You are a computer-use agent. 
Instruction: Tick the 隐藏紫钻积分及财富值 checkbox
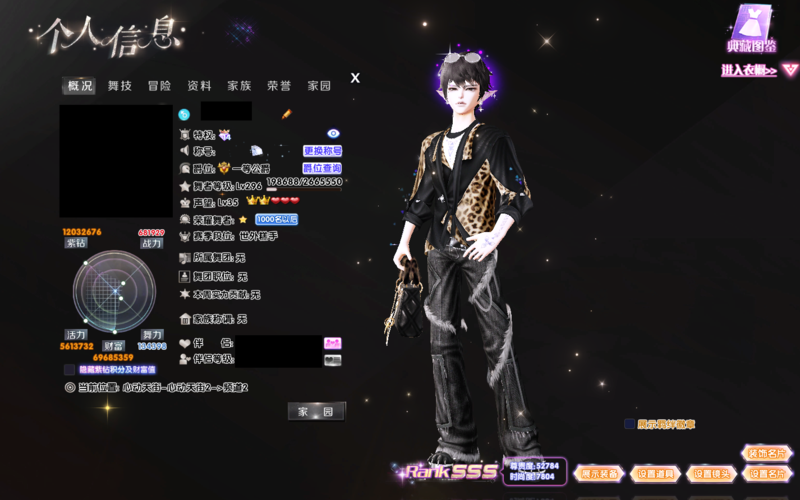pos(69,369)
